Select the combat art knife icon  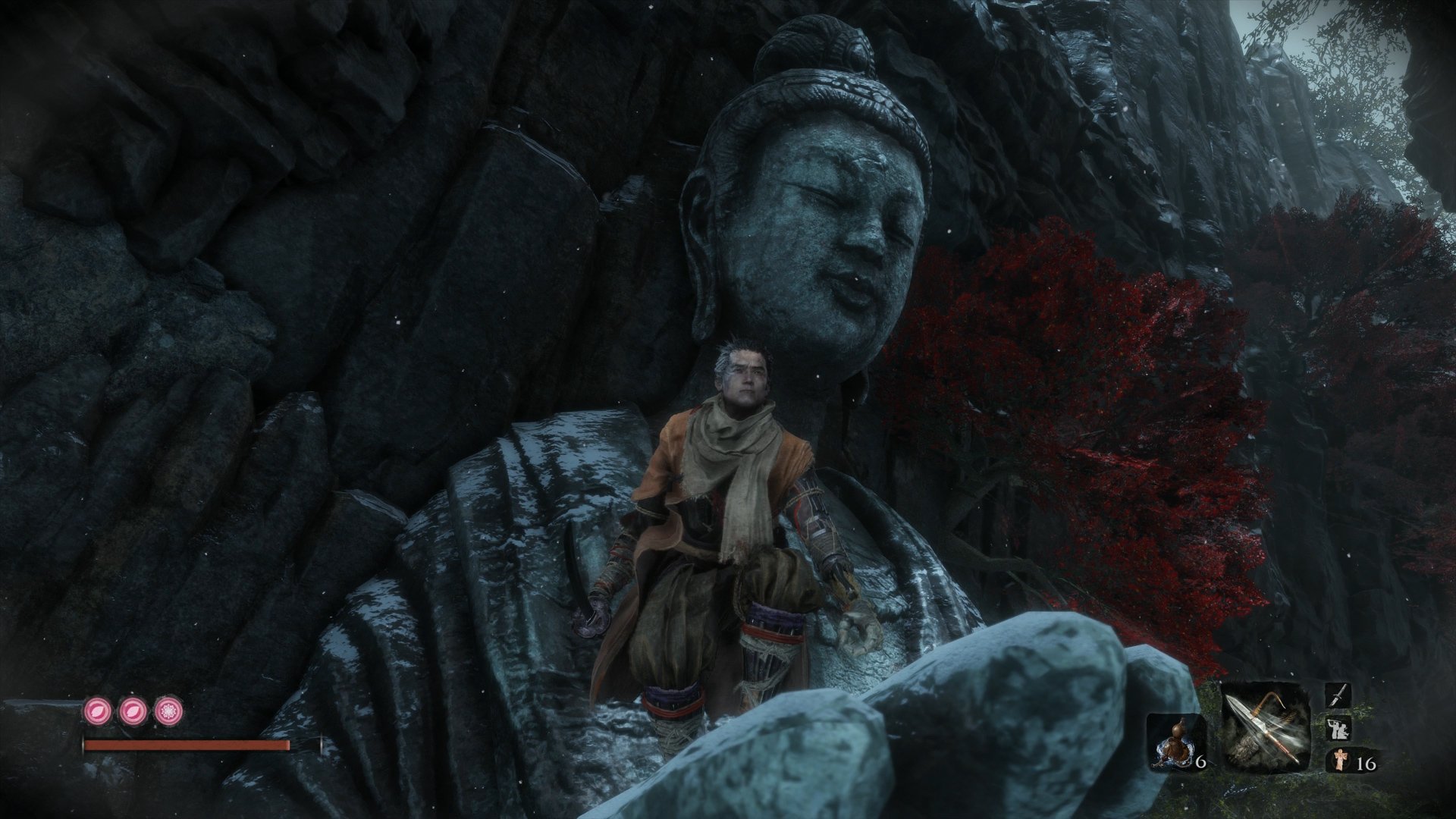coord(1338,696)
